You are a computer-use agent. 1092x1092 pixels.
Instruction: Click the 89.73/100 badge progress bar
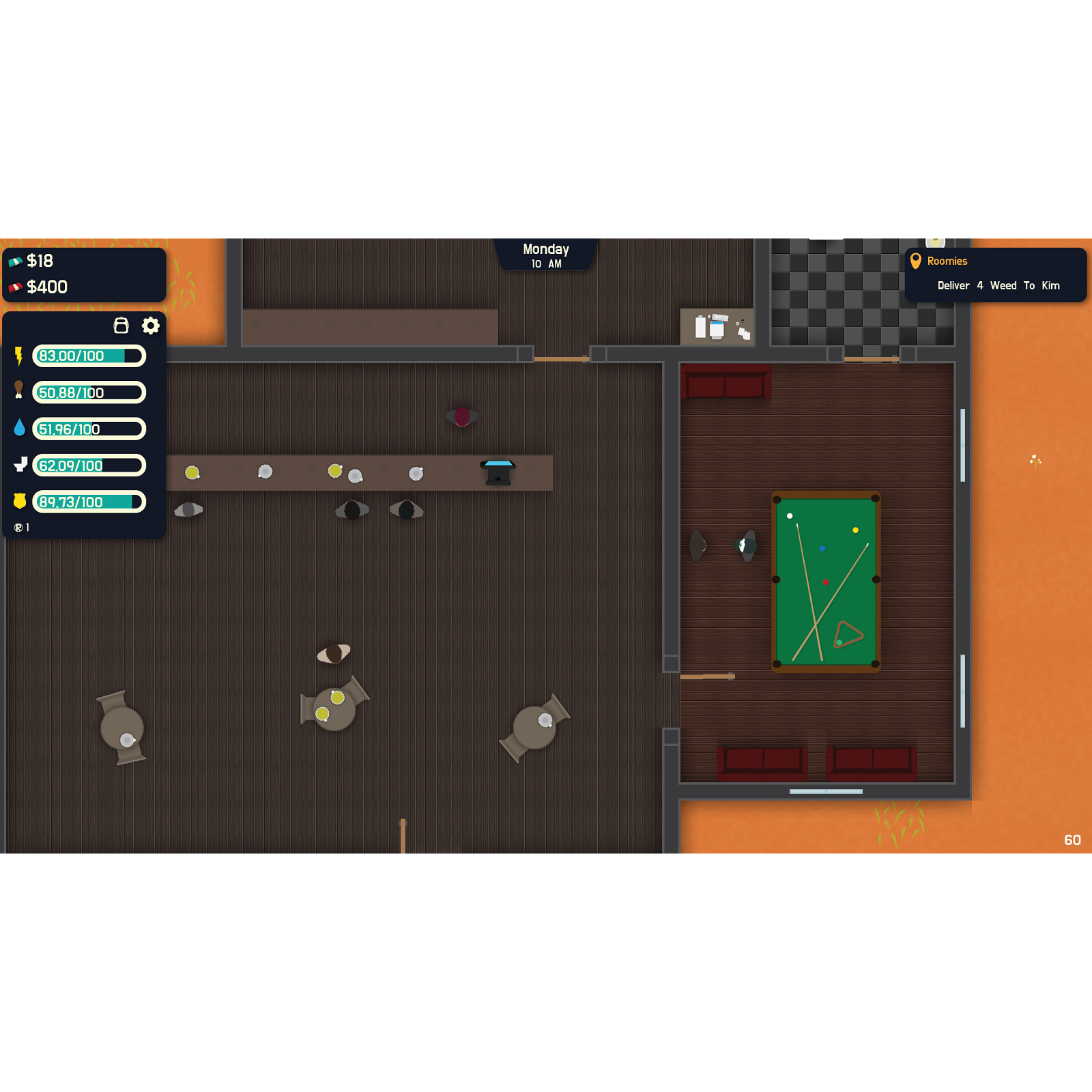(89, 502)
